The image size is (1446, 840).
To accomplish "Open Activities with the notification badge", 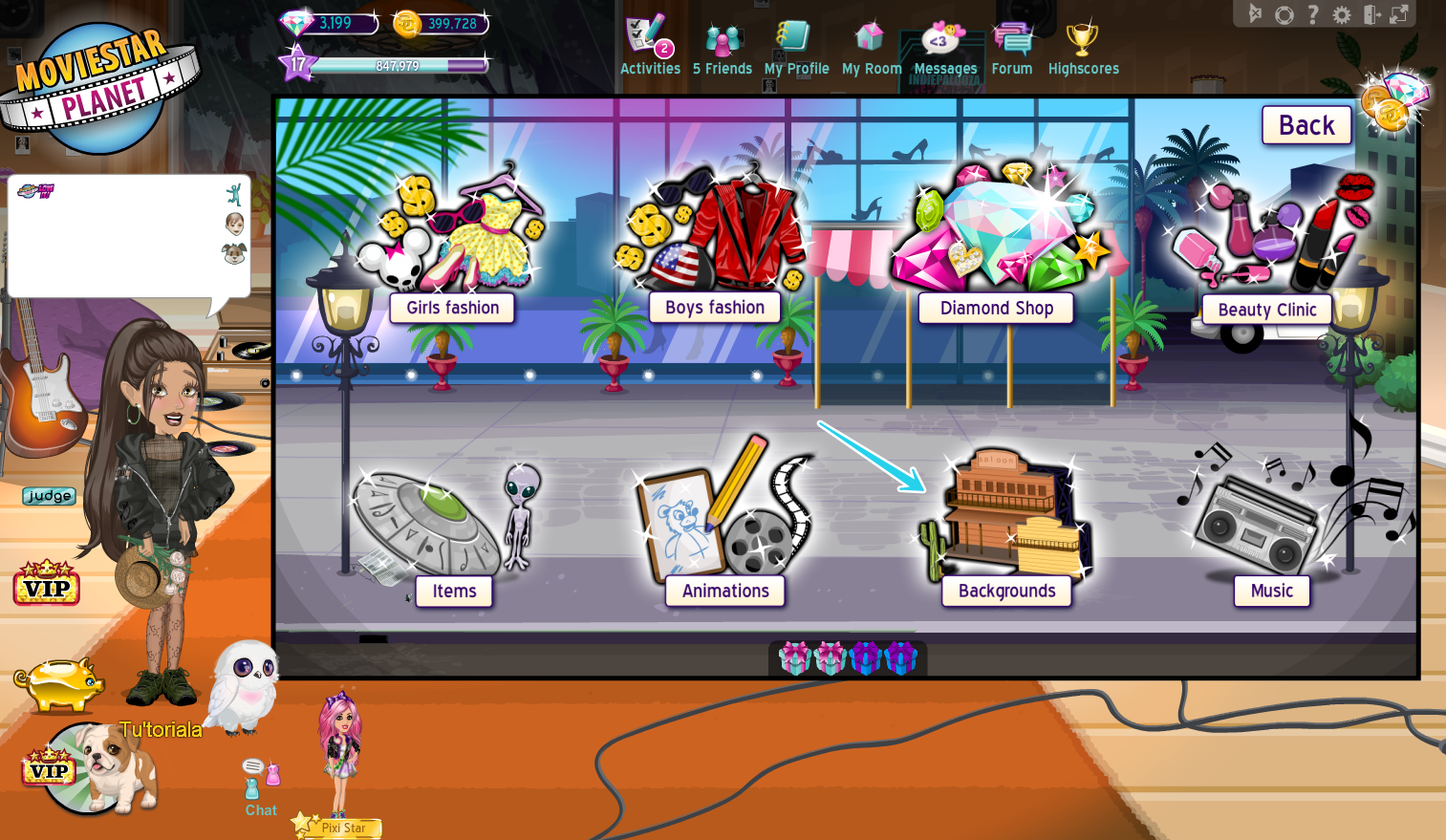I will pyautogui.click(x=650, y=43).
